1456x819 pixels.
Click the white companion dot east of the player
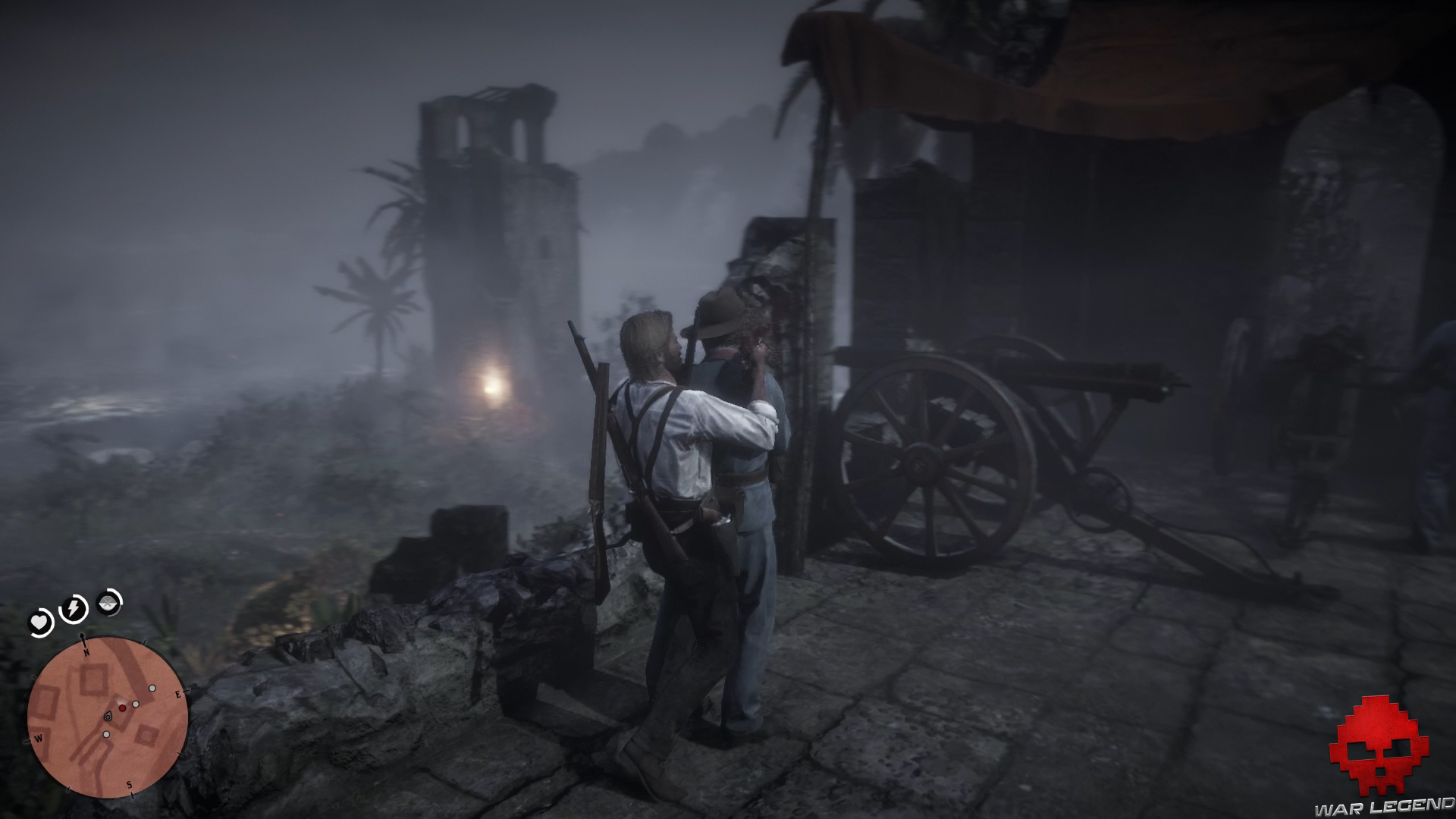pyautogui.click(x=136, y=704)
